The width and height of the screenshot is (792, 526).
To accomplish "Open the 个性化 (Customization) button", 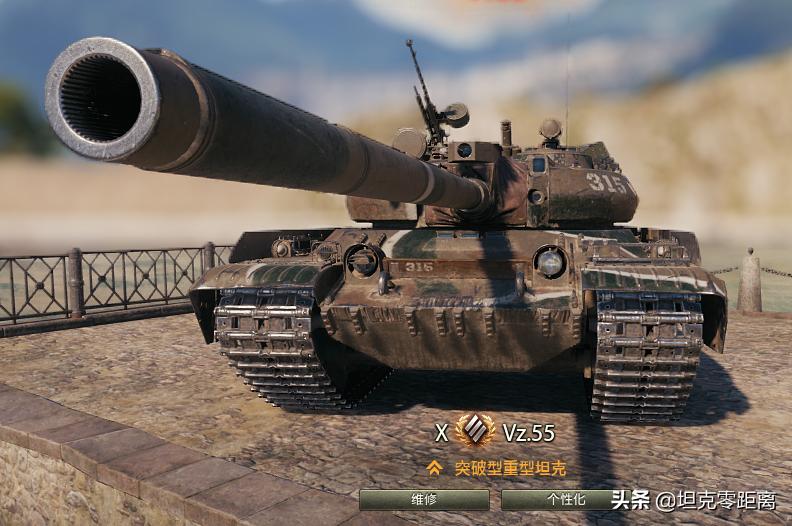I will 559,499.
